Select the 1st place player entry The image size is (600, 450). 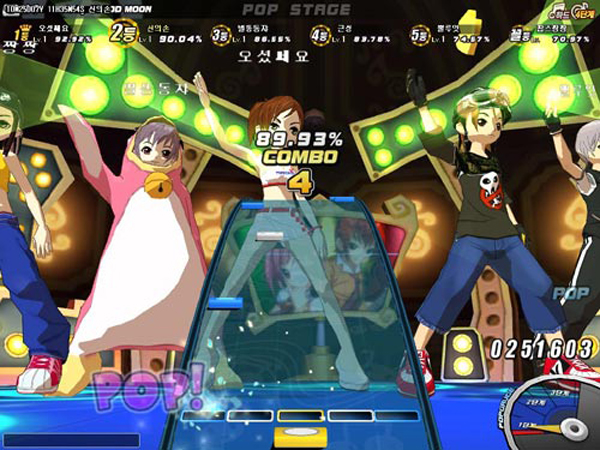52,34
